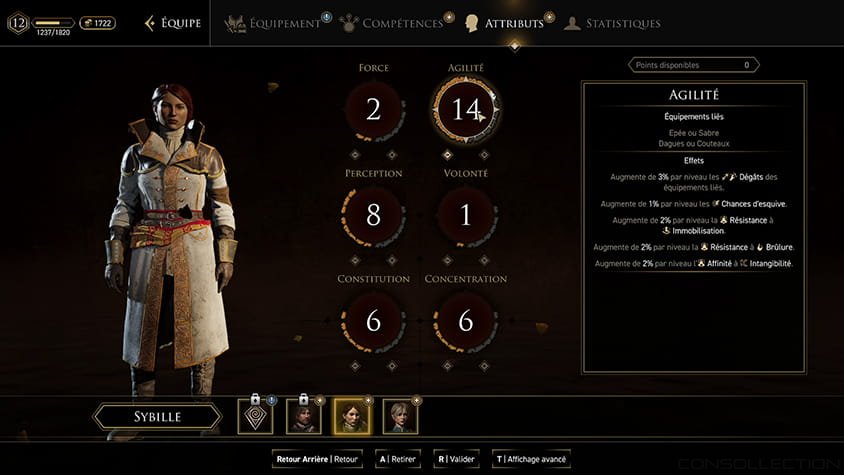844x475 pixels.
Task: Click the Retour back button
Action: [x=318, y=459]
